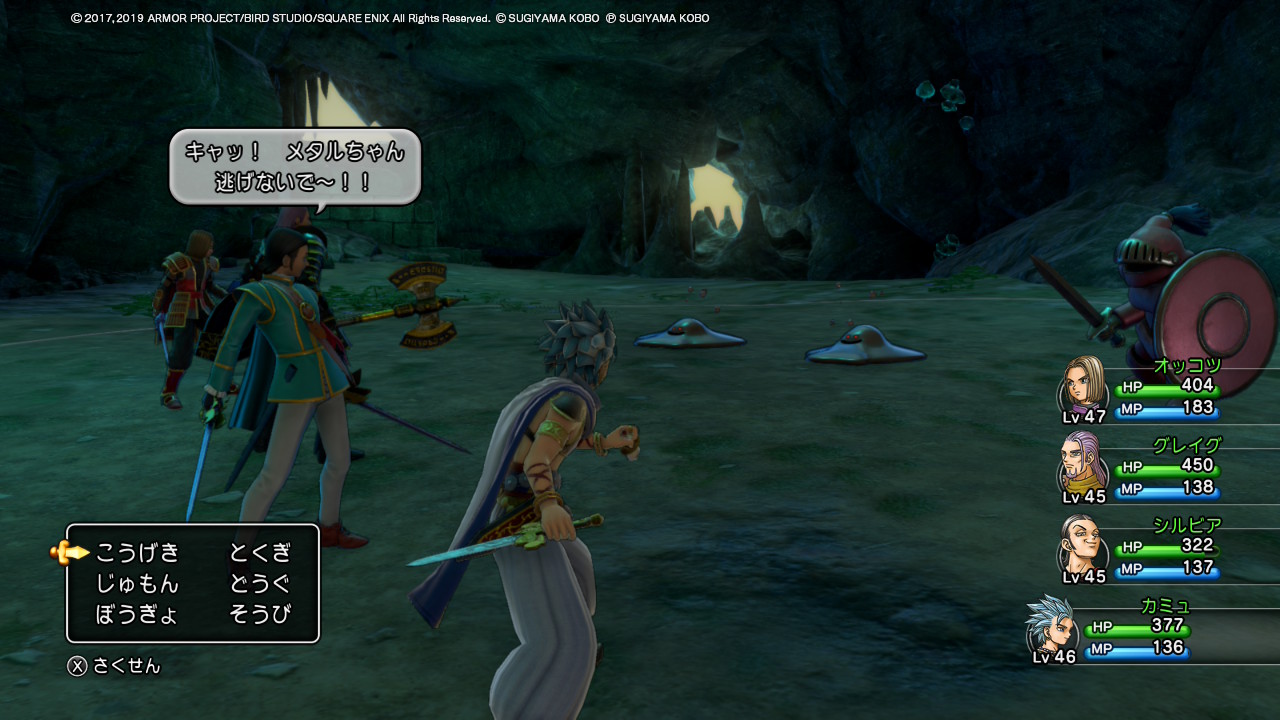This screenshot has width=1280, height=720.
Task: Choose そうび (Equipment) command
Action: [x=260, y=614]
